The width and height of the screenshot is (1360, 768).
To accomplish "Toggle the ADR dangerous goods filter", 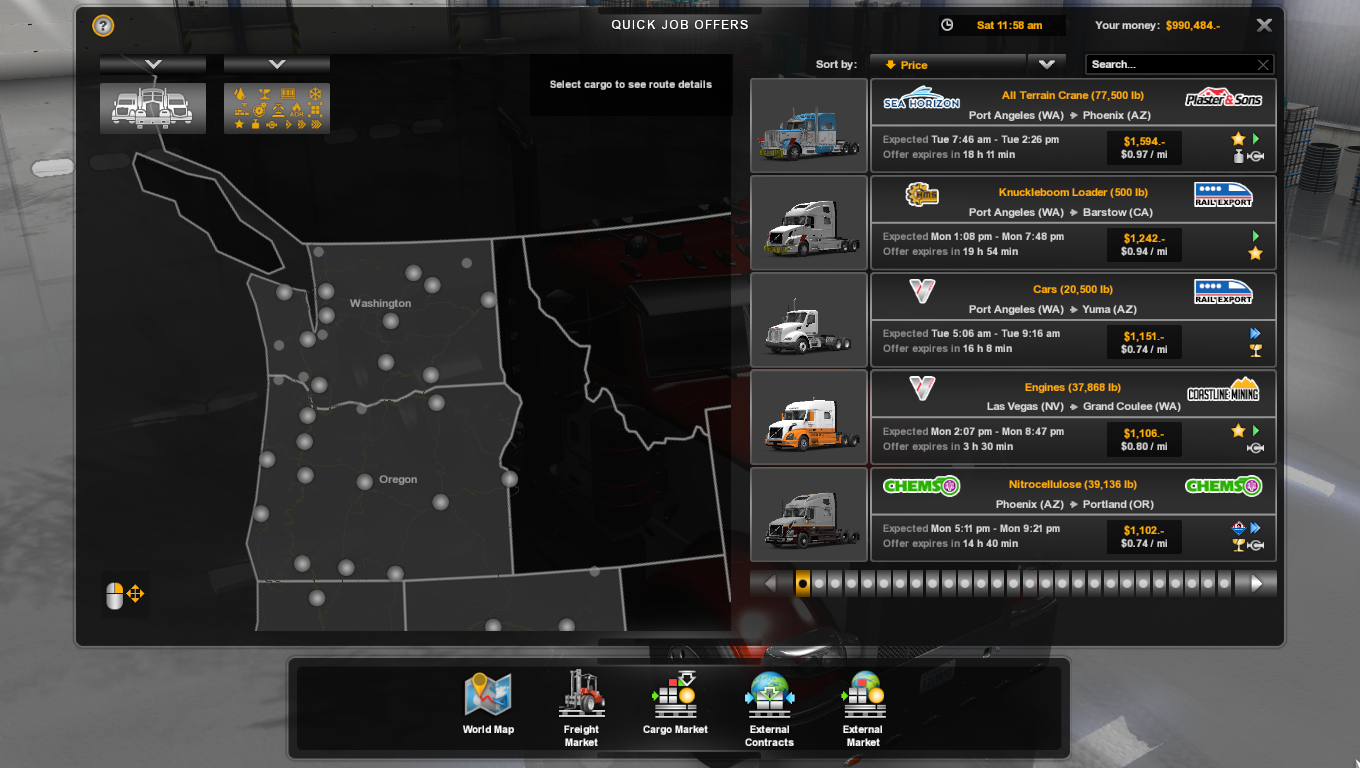I will pyautogui.click(x=297, y=109).
